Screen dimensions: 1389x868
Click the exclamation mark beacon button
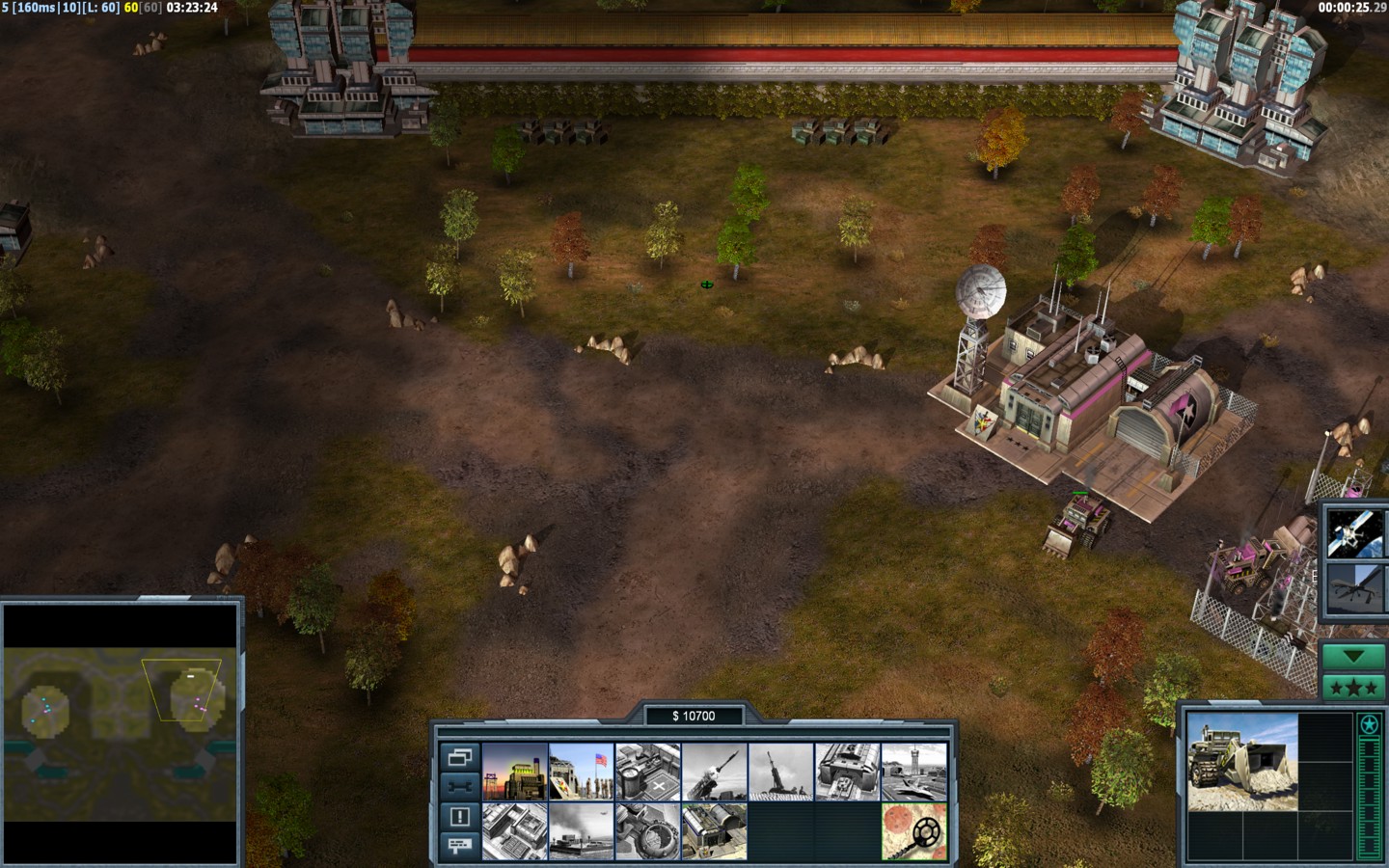[459, 816]
